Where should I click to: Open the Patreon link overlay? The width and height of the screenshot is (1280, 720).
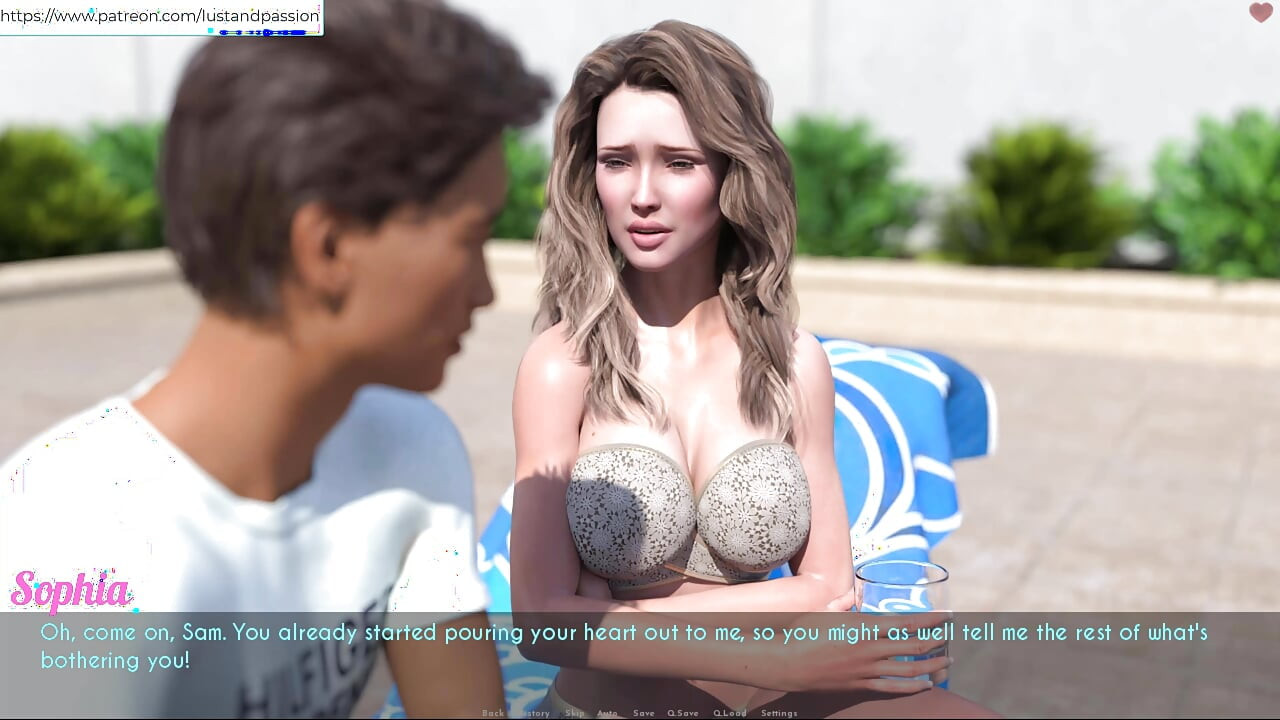pyautogui.click(x=160, y=16)
